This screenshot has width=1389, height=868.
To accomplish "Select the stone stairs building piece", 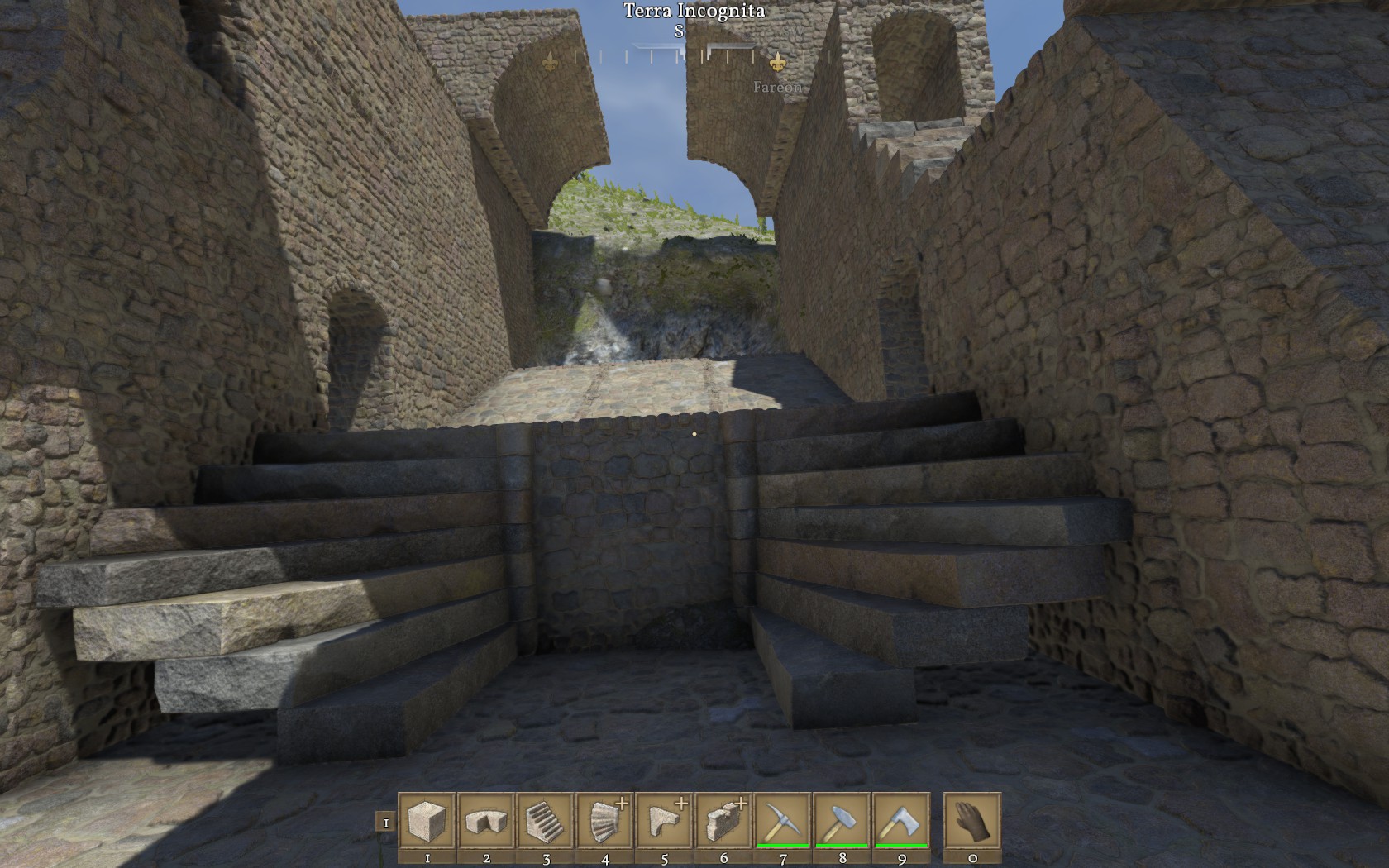I will click(x=546, y=821).
